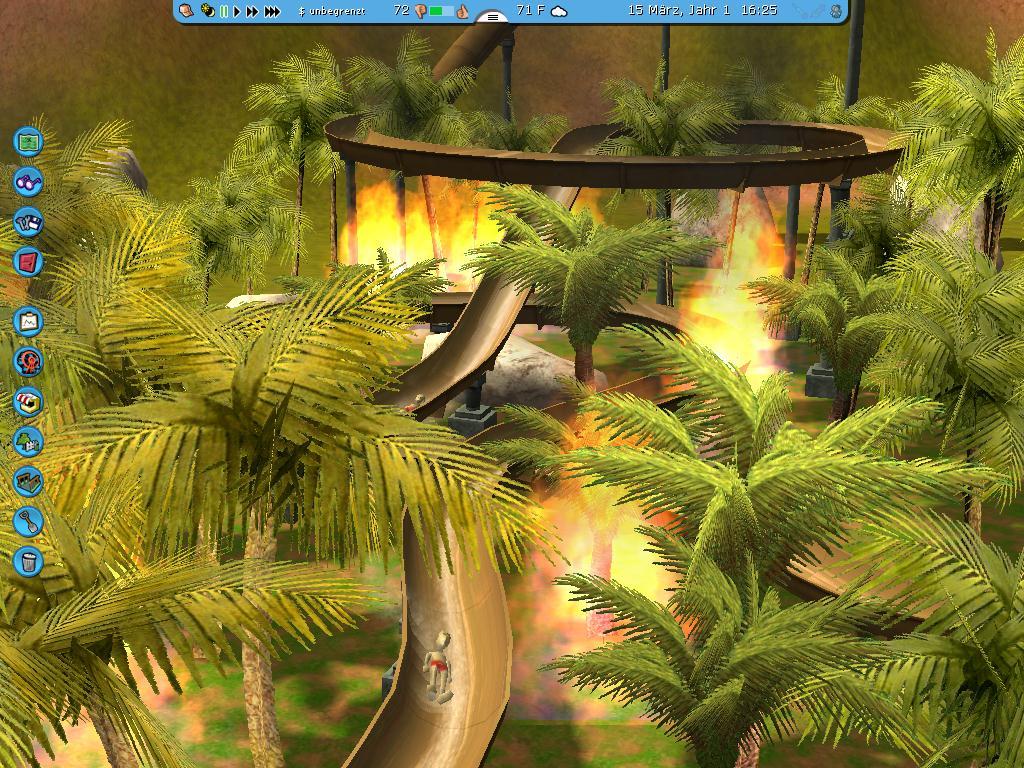Open the paths building menu
This screenshot has width=1024, height=768.
pos(28,481)
